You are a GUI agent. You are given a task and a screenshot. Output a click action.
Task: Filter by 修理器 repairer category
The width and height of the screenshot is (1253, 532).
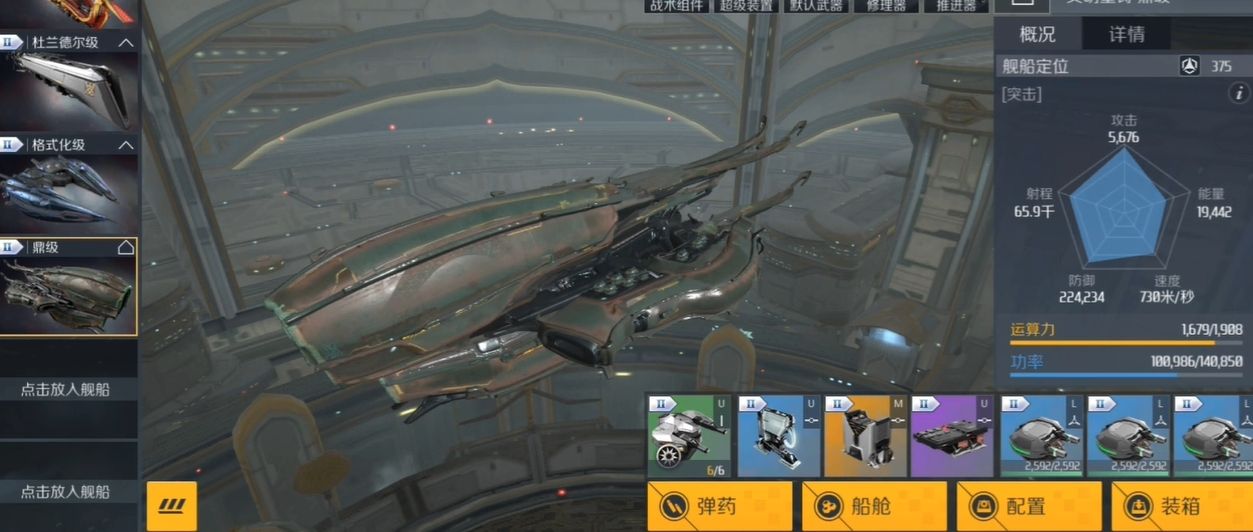(x=887, y=6)
